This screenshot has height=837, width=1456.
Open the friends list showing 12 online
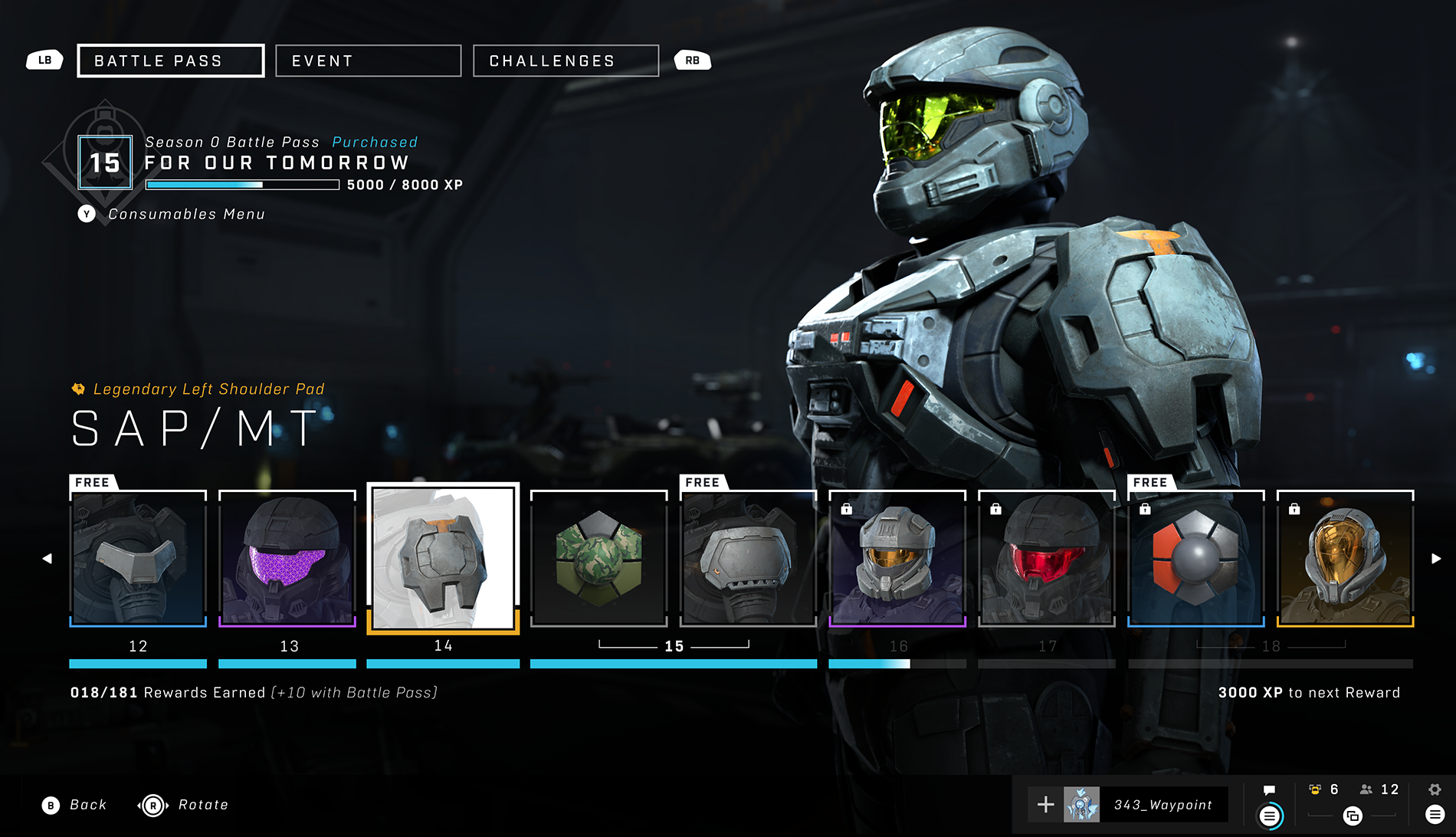point(1379,789)
